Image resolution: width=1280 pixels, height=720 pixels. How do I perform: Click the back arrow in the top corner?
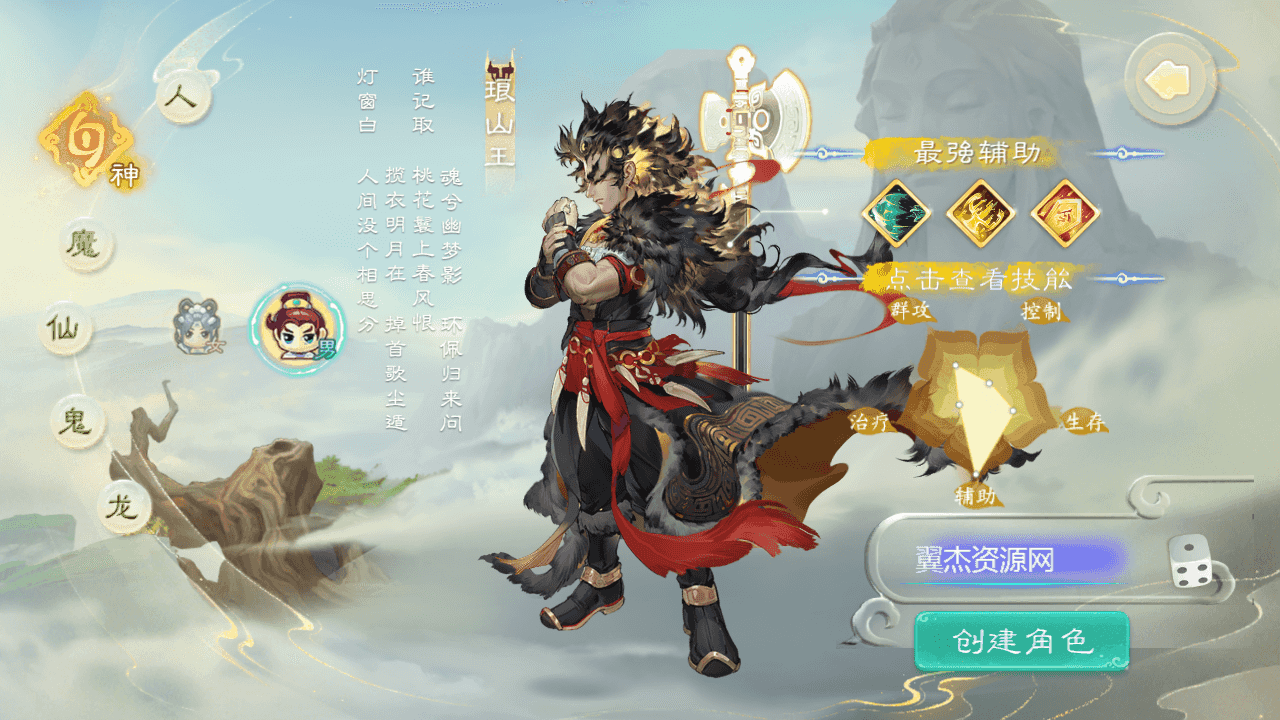[x=1168, y=78]
